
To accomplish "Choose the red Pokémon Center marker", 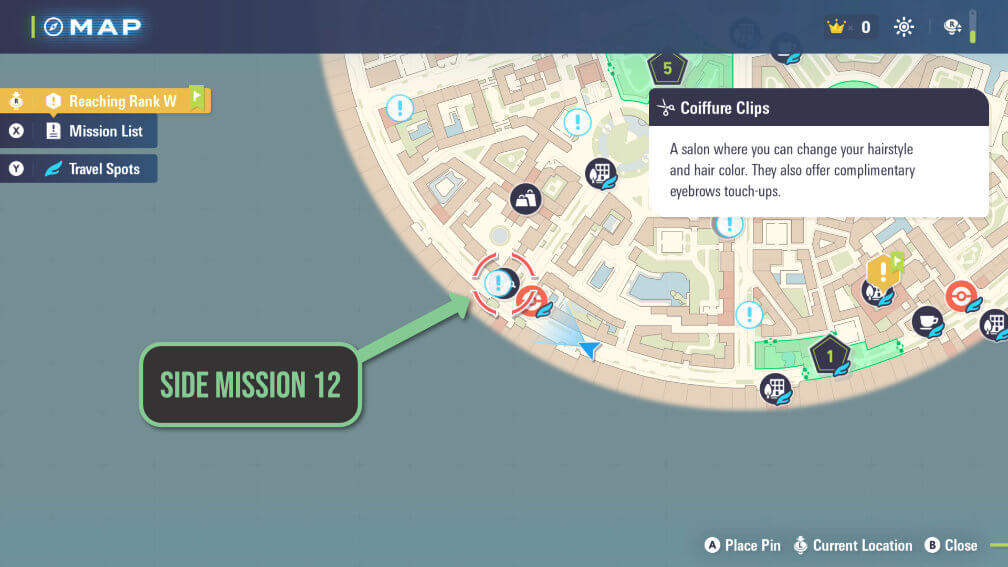I will point(961,296).
